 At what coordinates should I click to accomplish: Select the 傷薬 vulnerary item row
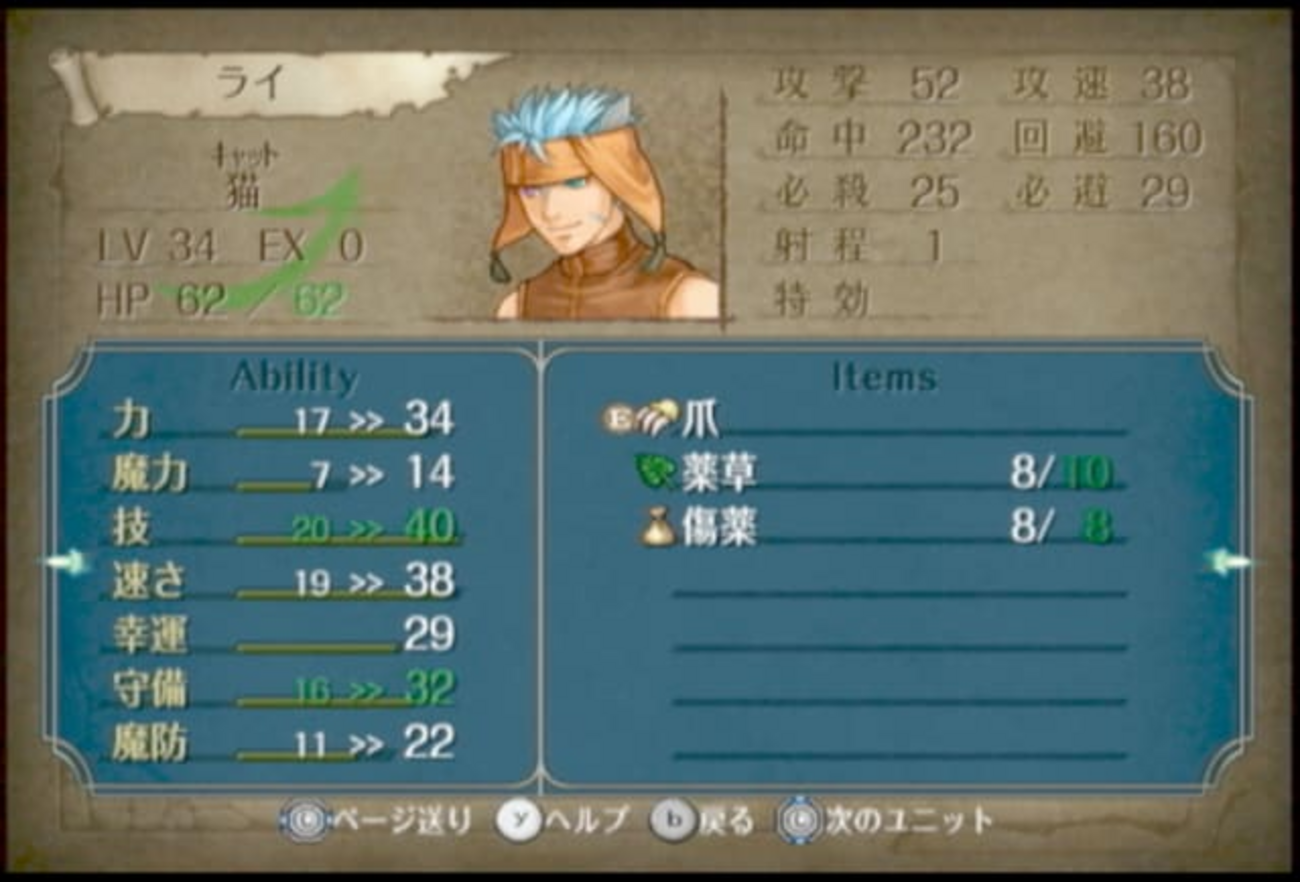[x=718, y=527]
